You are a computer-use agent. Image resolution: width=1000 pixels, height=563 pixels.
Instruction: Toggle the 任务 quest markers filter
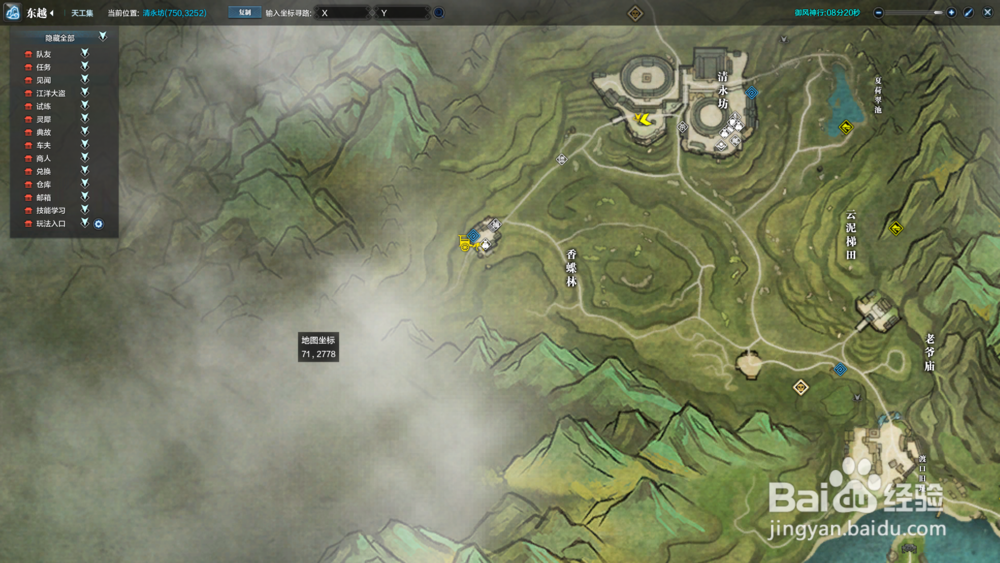coord(85,66)
